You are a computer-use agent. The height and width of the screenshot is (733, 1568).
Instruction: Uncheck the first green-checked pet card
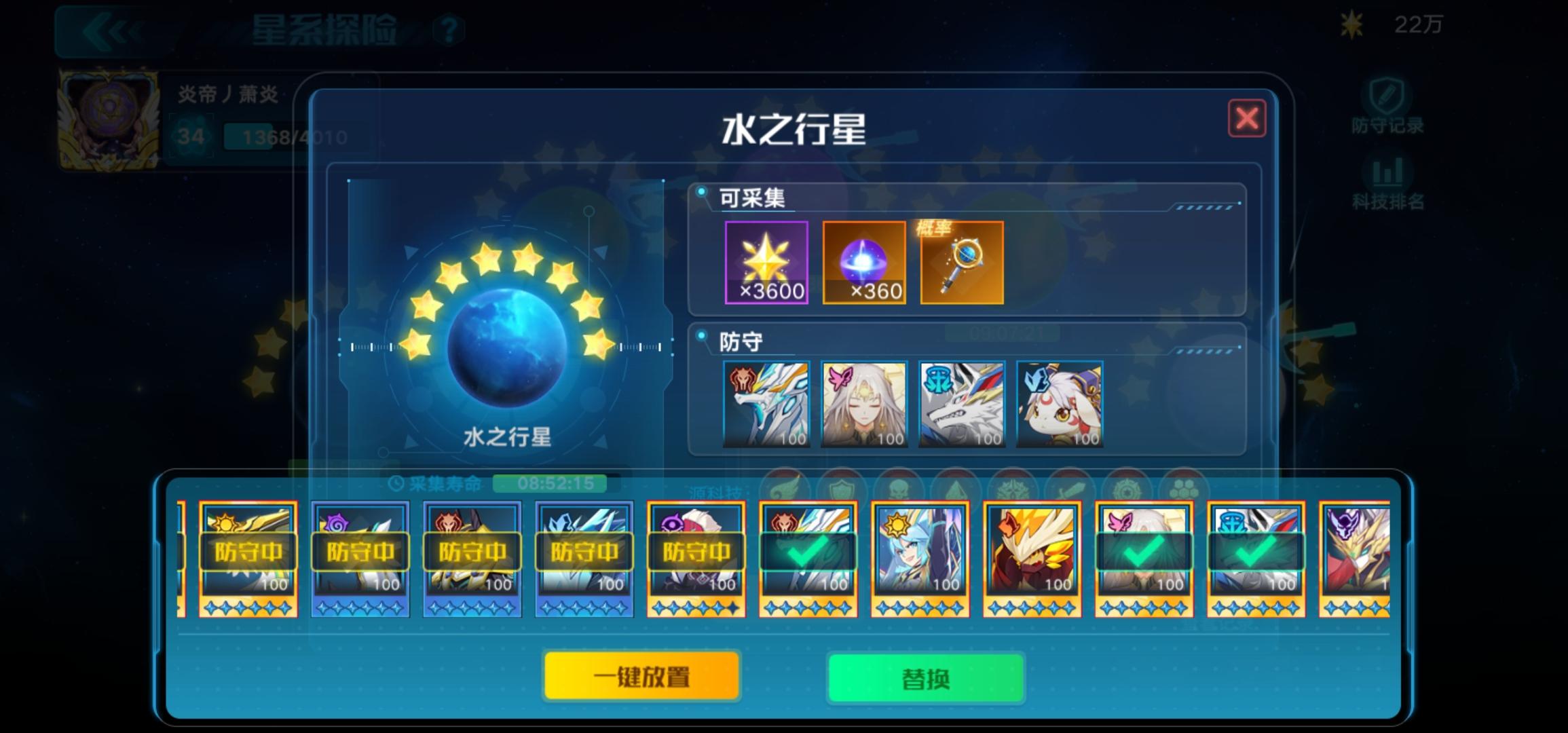coord(807,553)
